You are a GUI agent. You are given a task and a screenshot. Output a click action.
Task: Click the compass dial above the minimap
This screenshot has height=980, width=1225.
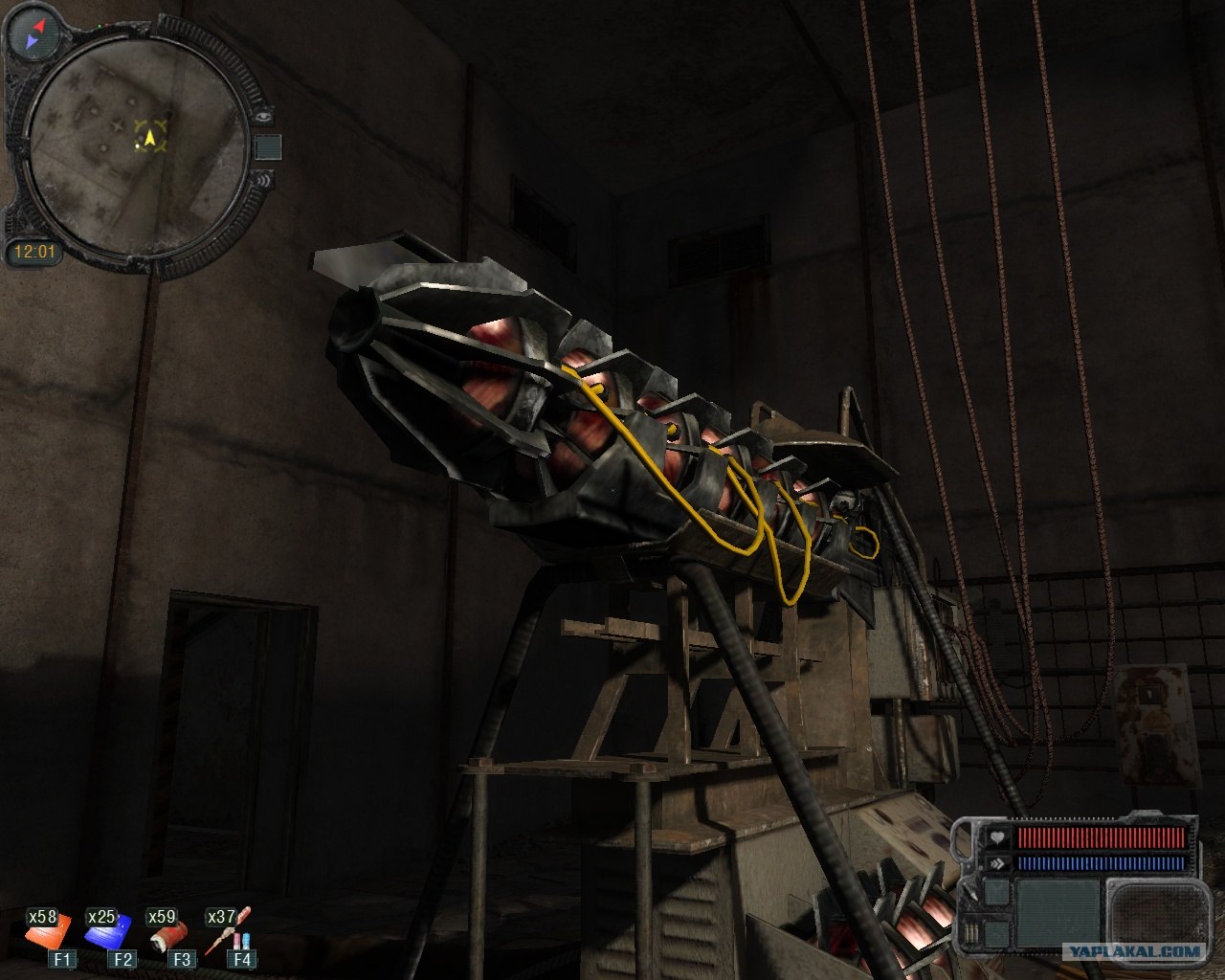pos(33,33)
